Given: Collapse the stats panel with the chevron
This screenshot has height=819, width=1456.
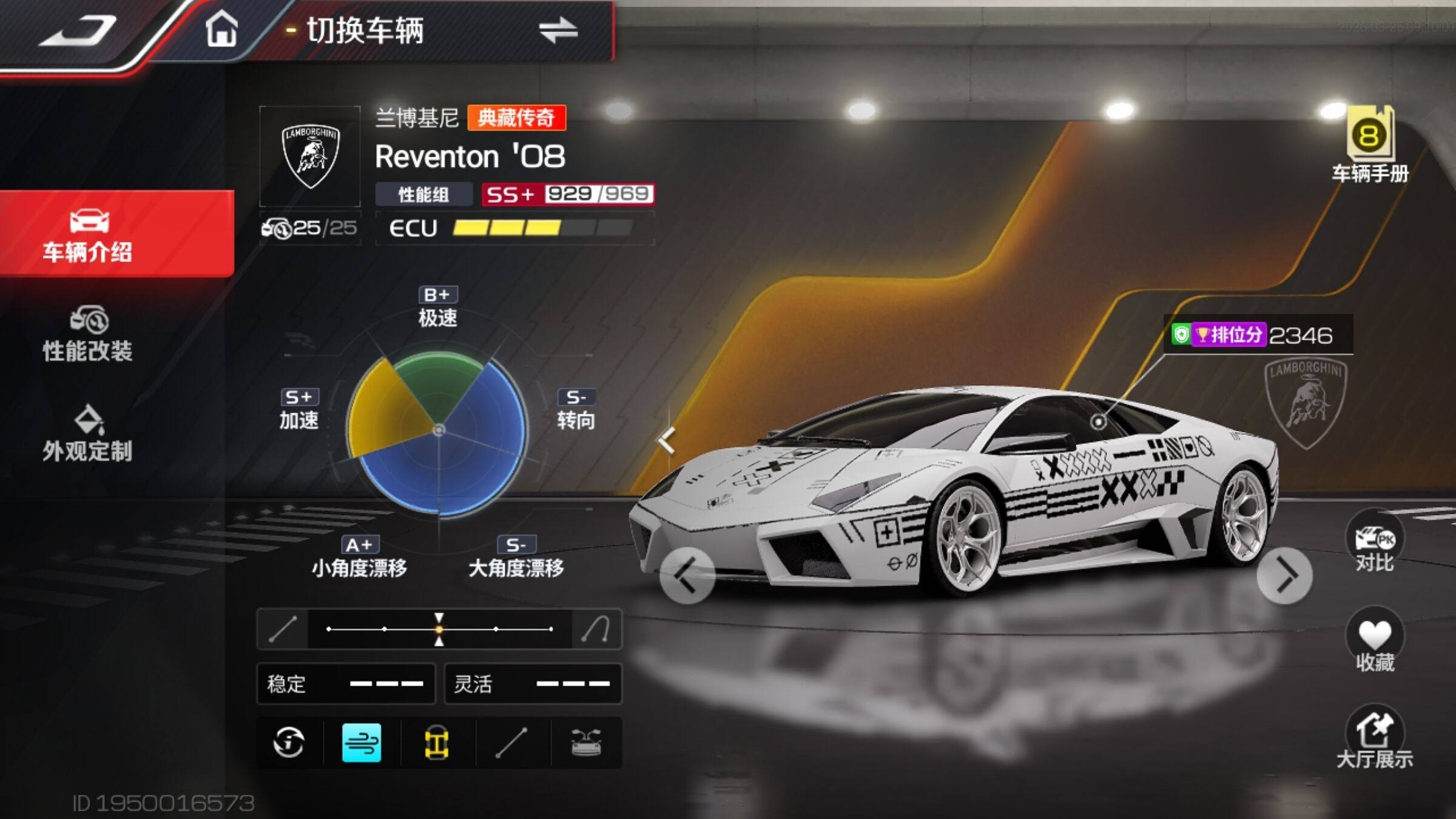Looking at the screenshot, I should click(x=667, y=440).
